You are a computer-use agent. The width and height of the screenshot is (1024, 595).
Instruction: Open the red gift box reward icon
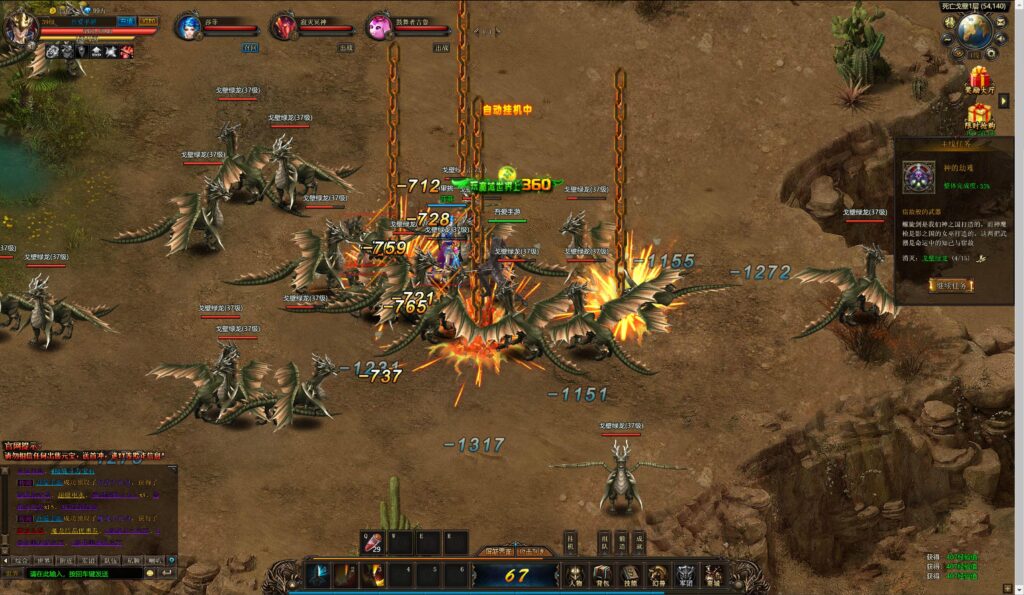(979, 78)
